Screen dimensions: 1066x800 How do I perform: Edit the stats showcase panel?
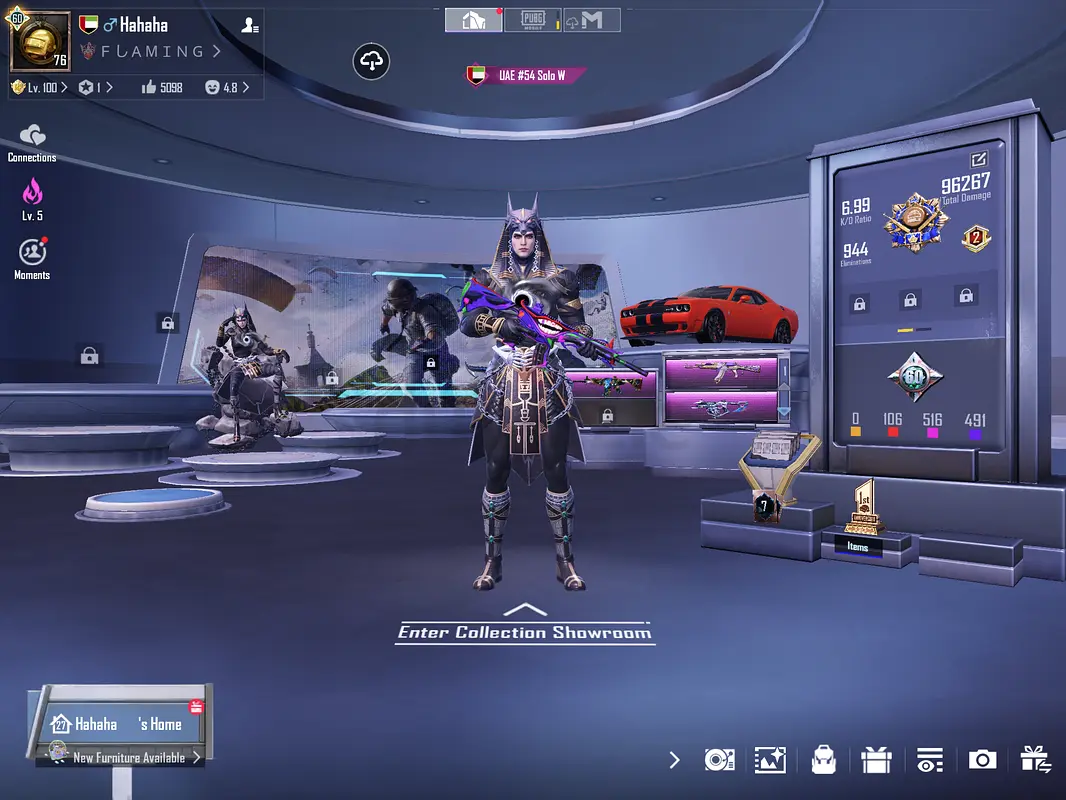tap(978, 159)
